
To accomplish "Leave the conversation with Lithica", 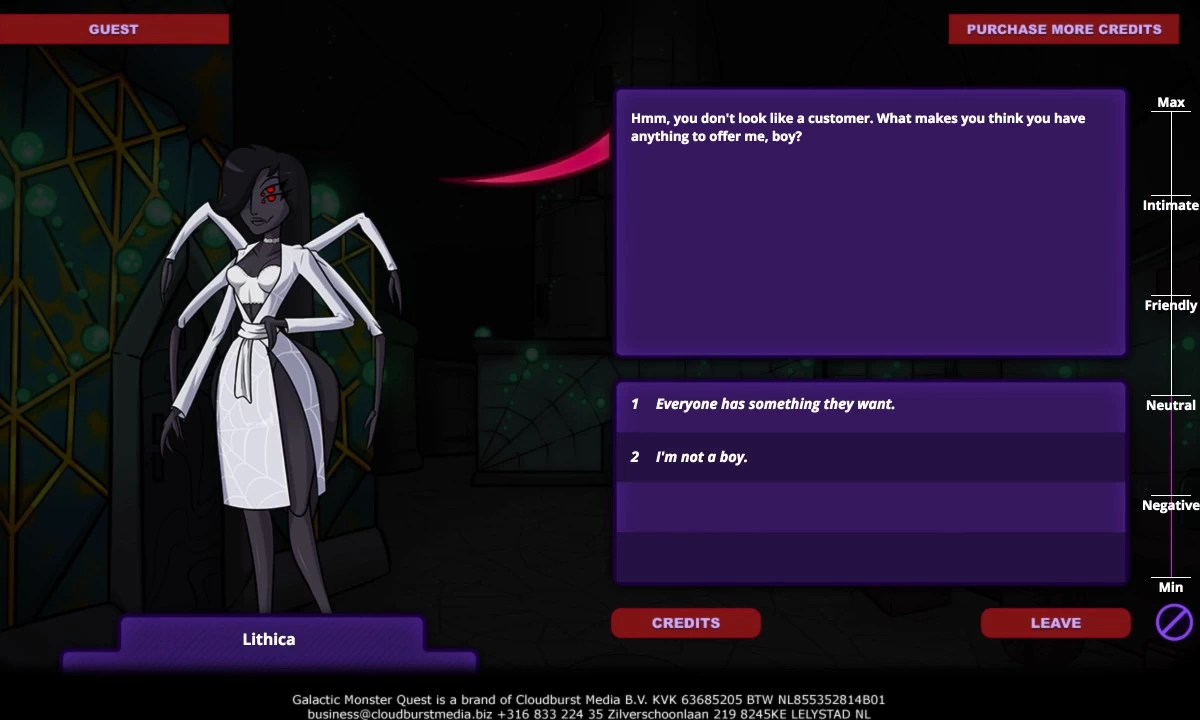I will tap(1055, 623).
